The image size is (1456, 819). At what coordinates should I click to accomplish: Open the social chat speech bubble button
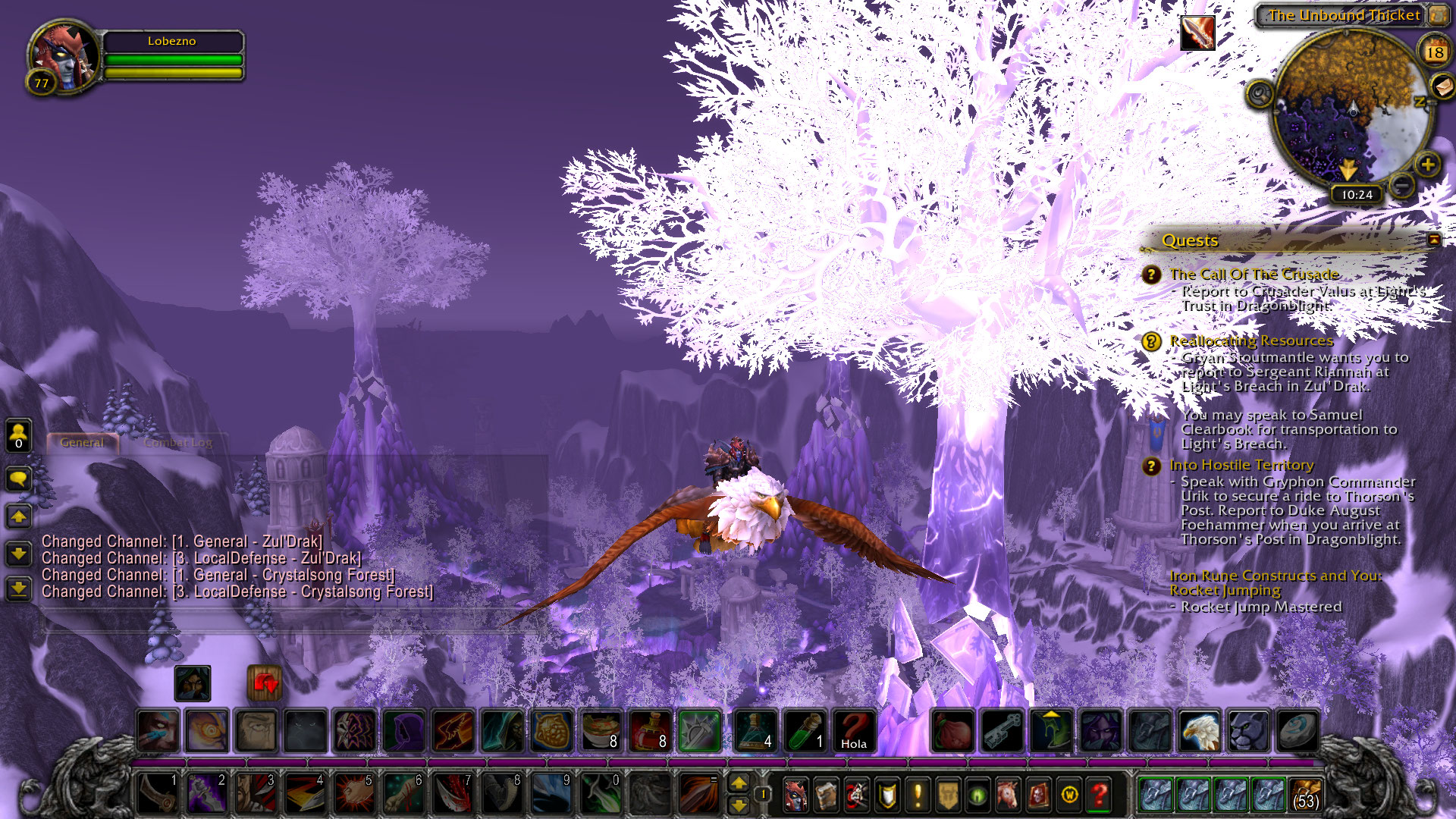[18, 479]
